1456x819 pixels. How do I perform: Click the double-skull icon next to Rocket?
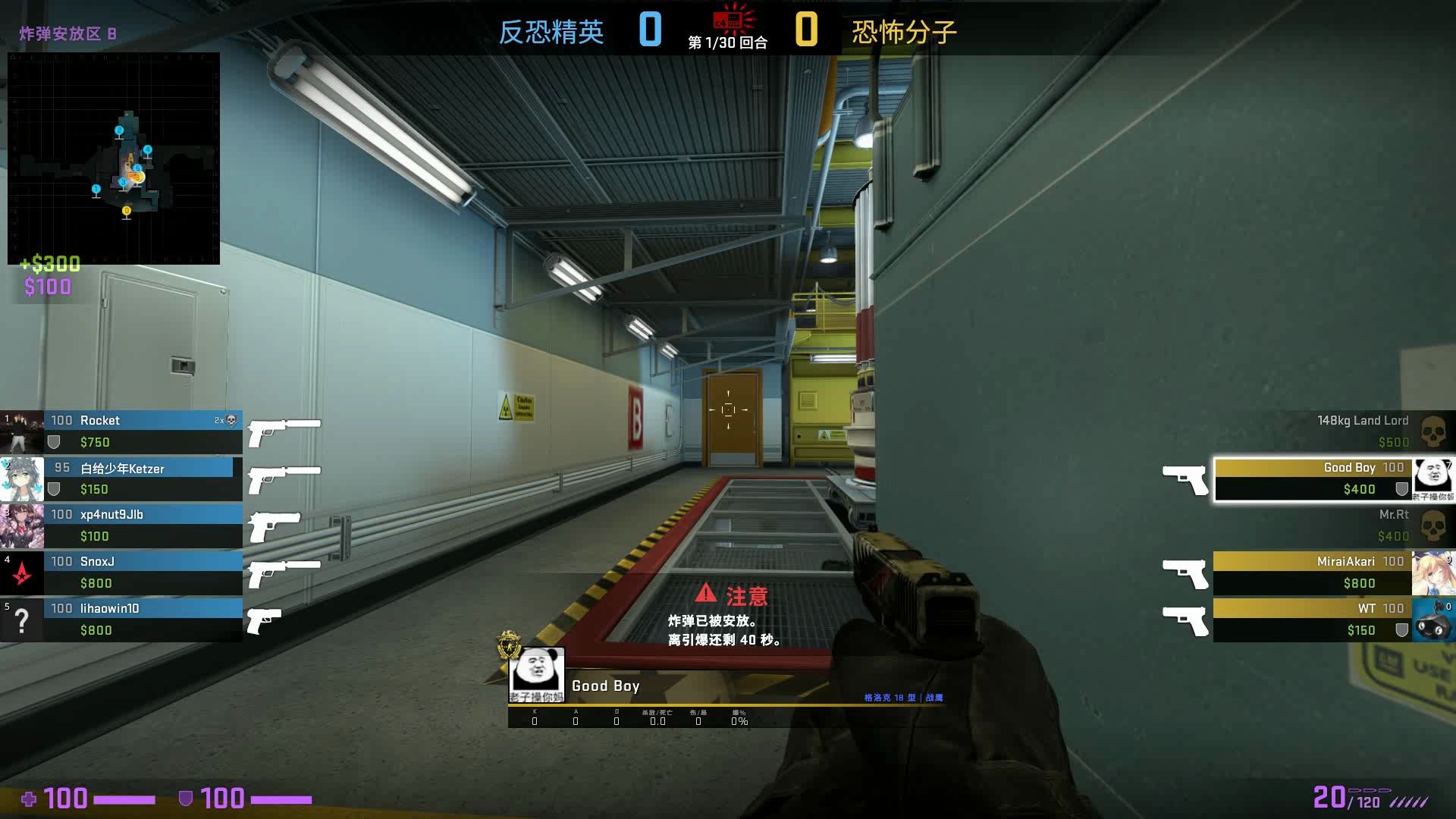[231, 419]
